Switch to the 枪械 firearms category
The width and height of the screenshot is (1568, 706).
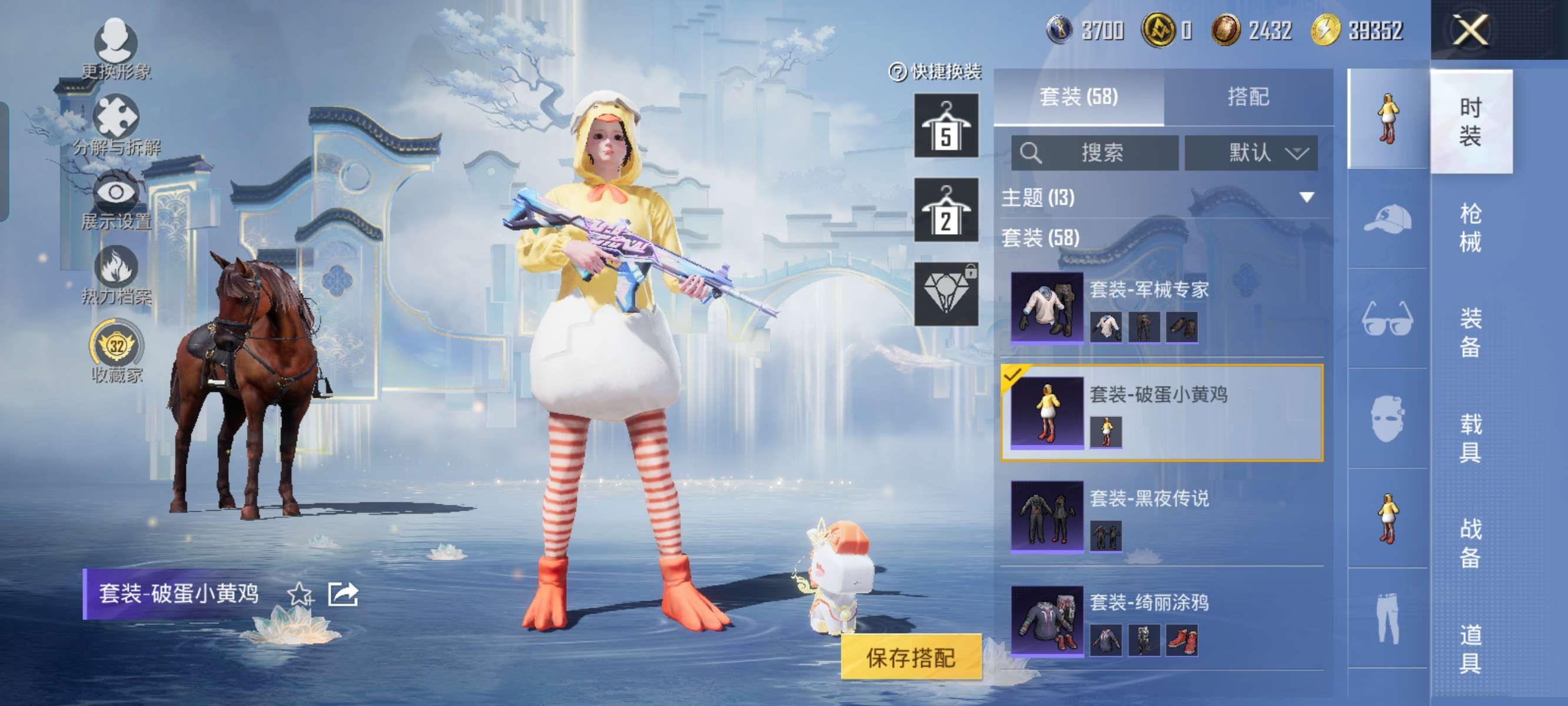1470,228
